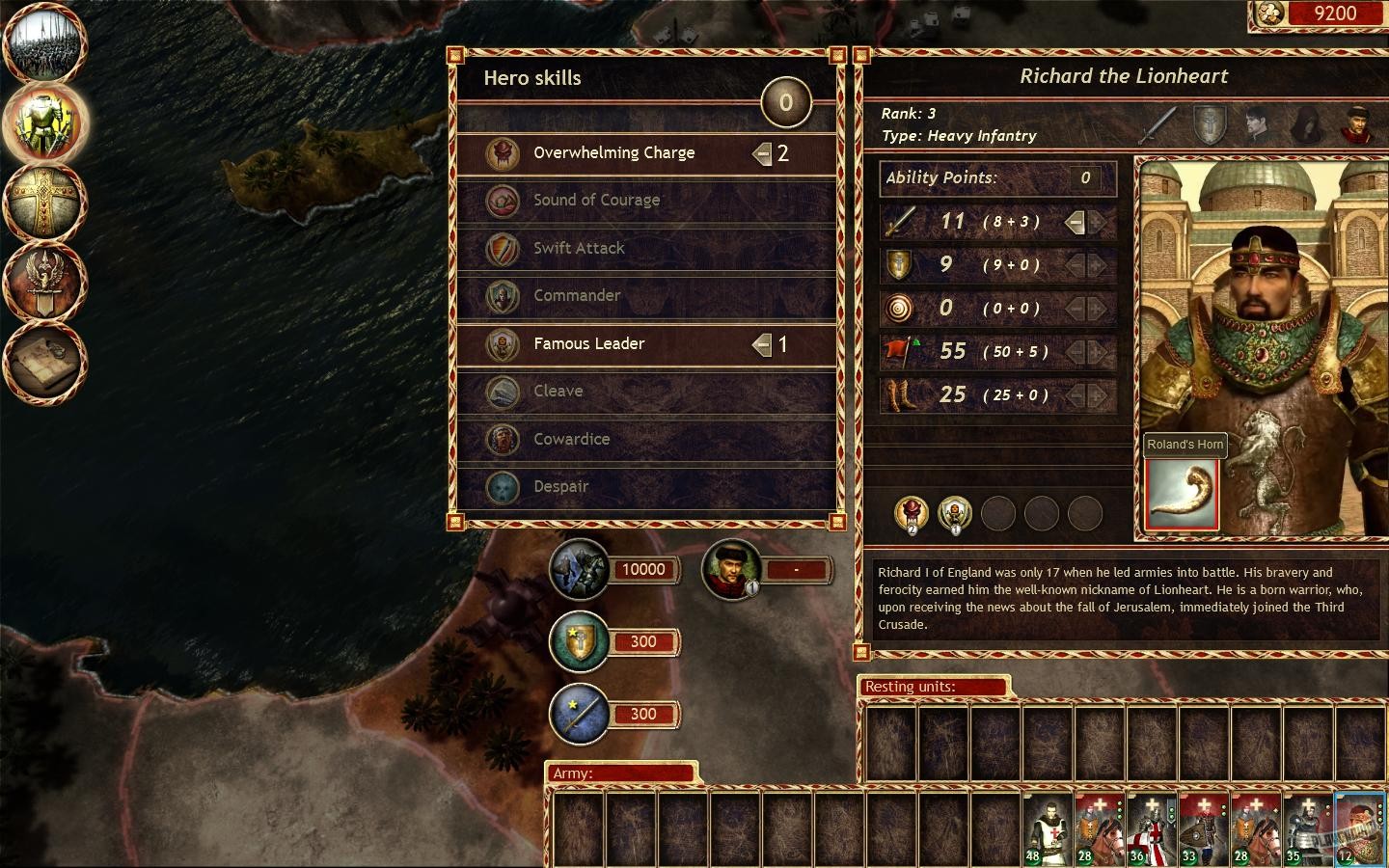This screenshot has width=1389, height=868.
Task: Decrease Overwhelming Charge using its left arrow
Action: pyautogui.click(x=761, y=152)
